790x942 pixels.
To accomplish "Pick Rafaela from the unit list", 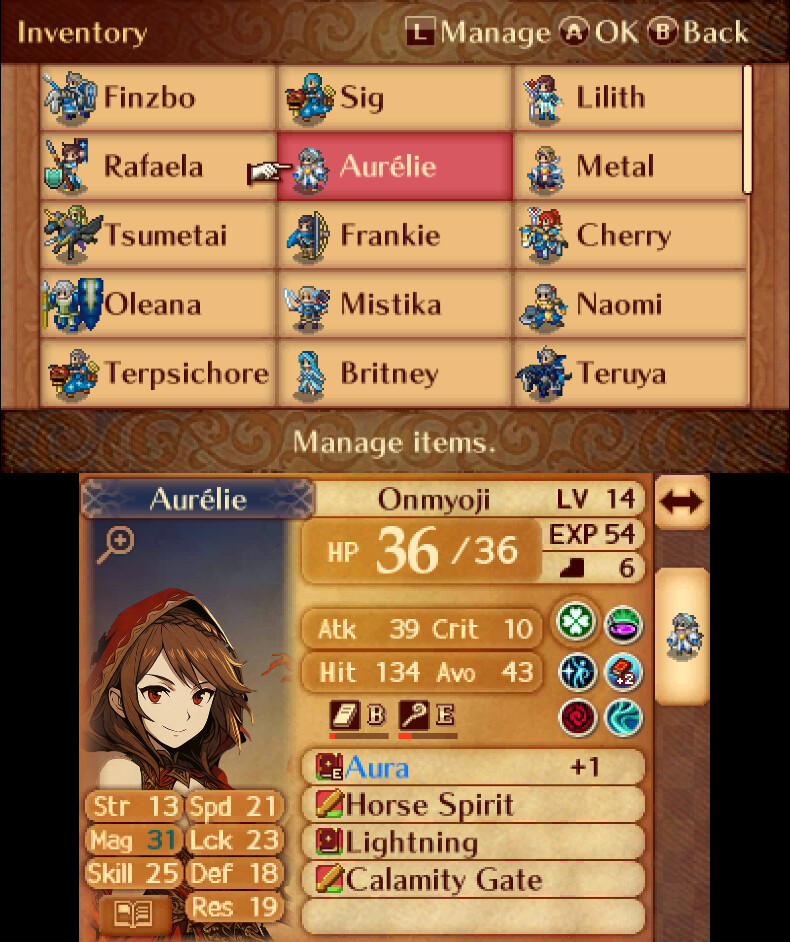I will tap(158, 167).
